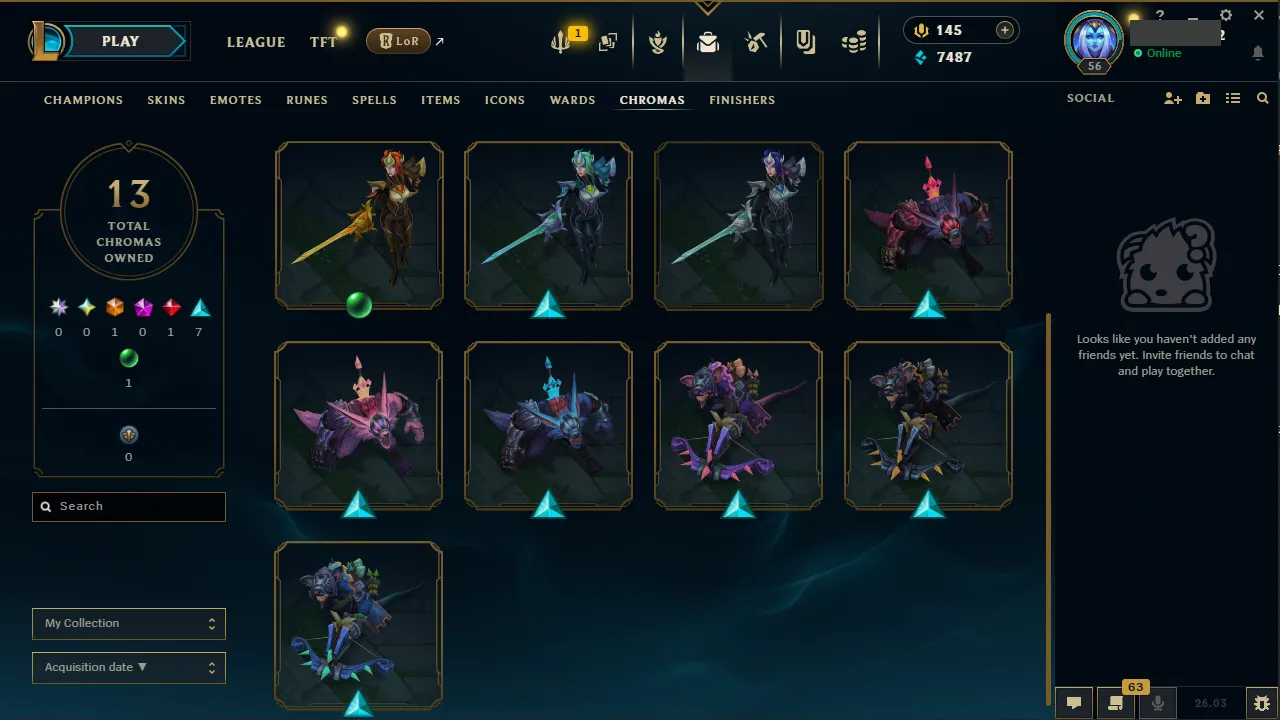Click the PLAY button
The width and height of the screenshot is (1280, 720).
pyautogui.click(x=120, y=41)
